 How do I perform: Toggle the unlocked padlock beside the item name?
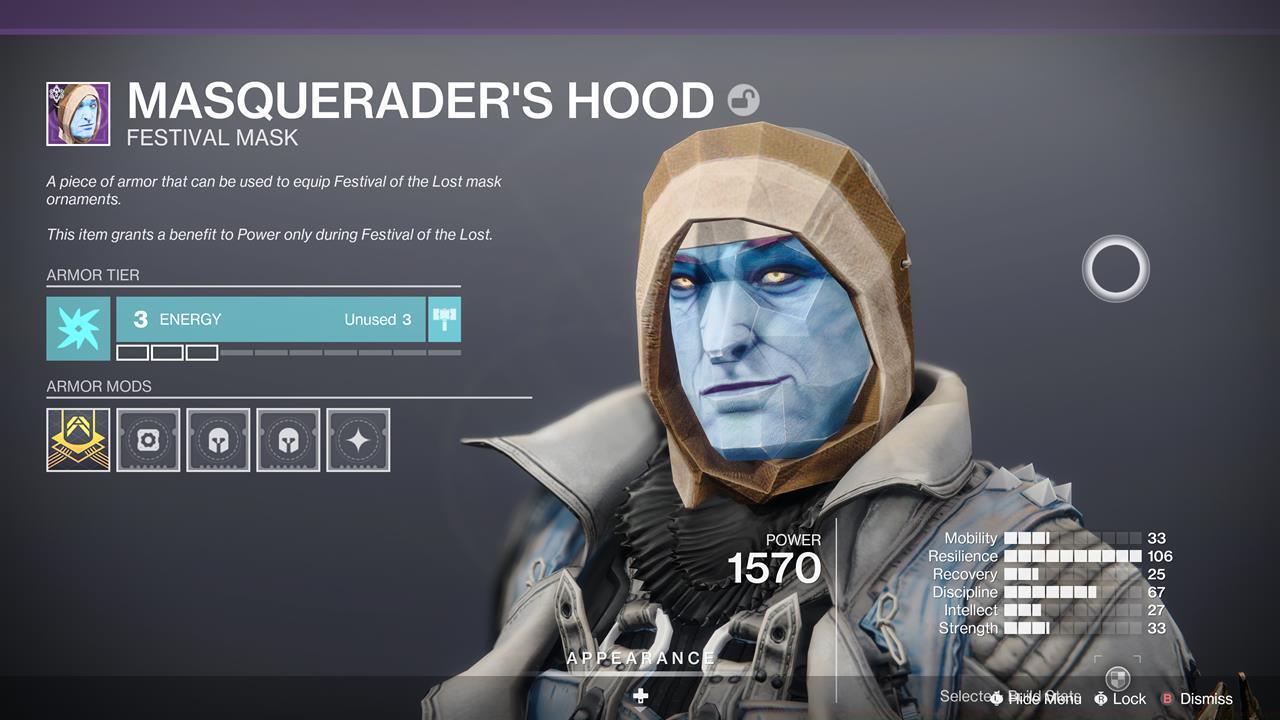(x=743, y=99)
